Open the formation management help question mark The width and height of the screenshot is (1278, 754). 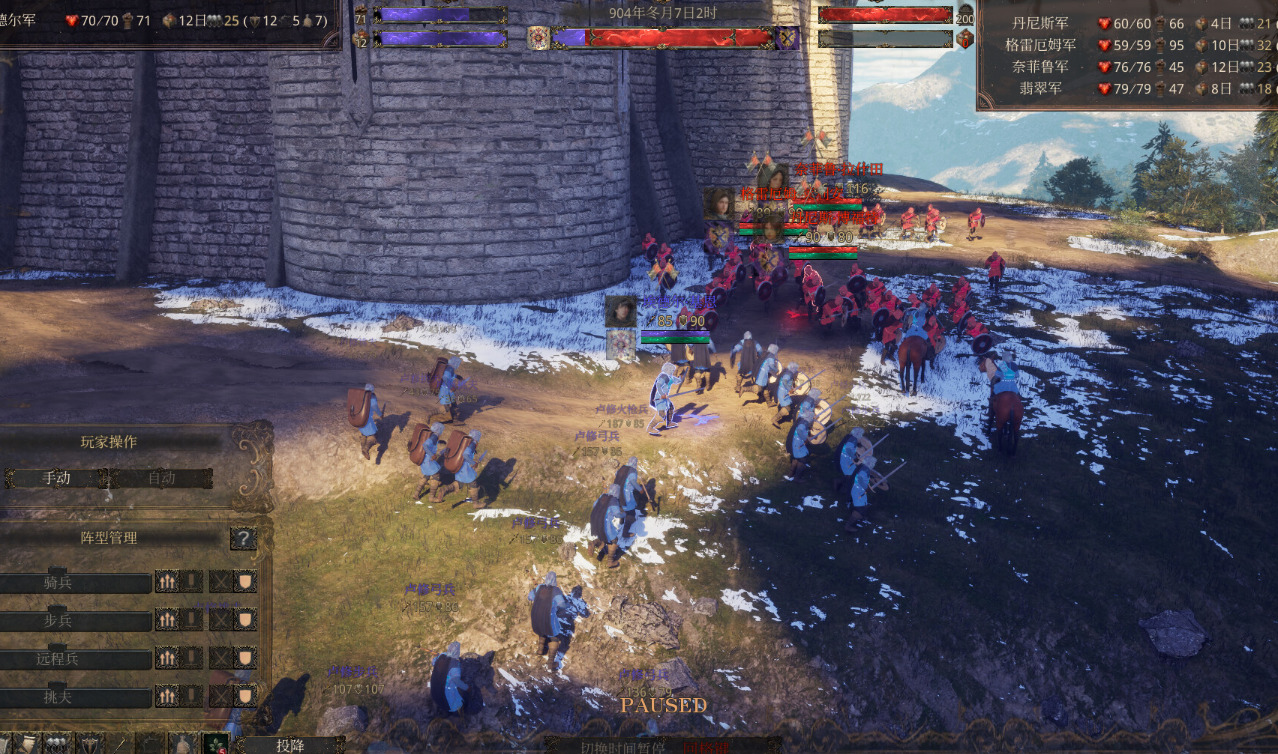point(243,539)
